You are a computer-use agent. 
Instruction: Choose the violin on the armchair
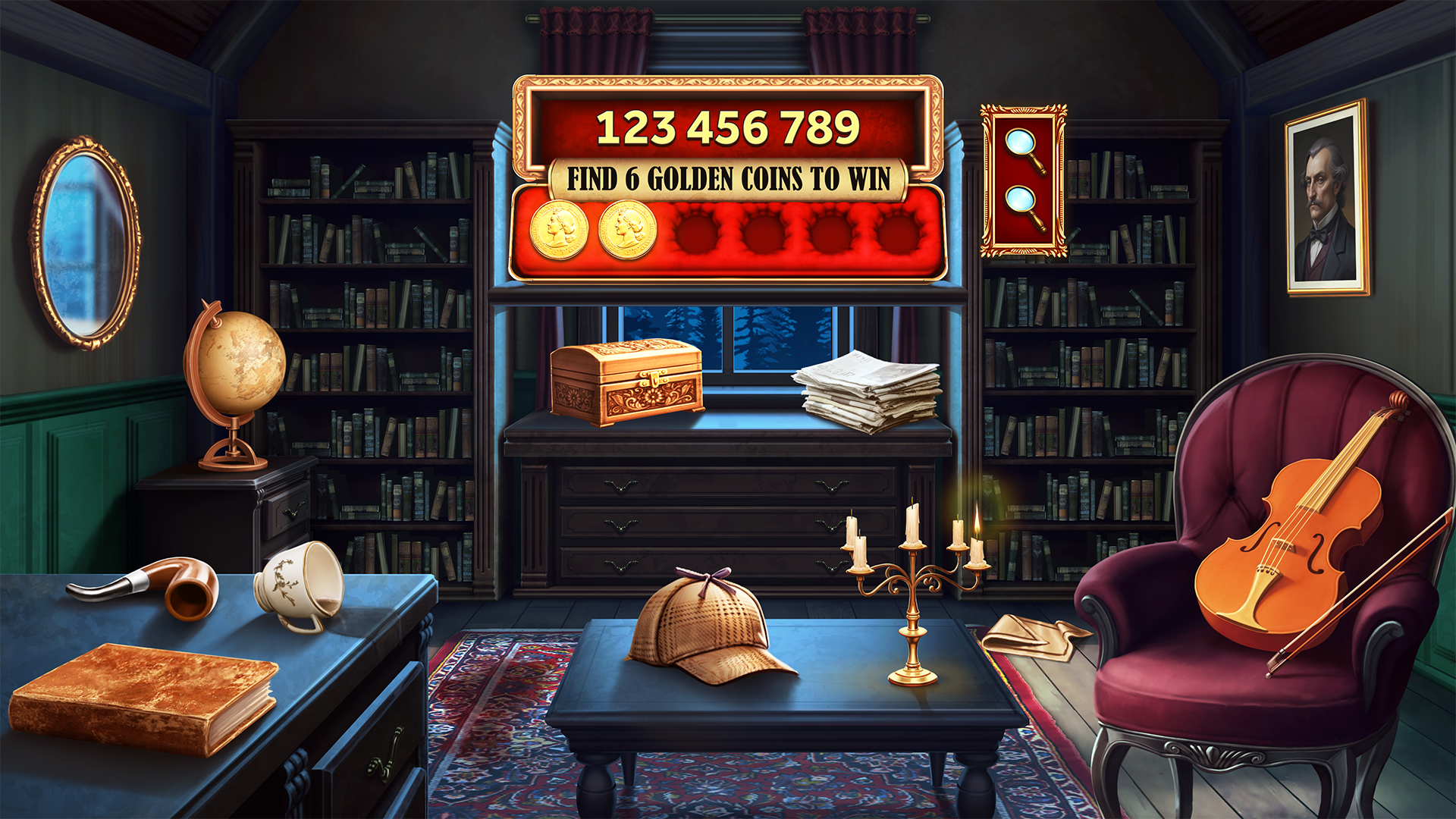pyautogui.click(x=1289, y=546)
